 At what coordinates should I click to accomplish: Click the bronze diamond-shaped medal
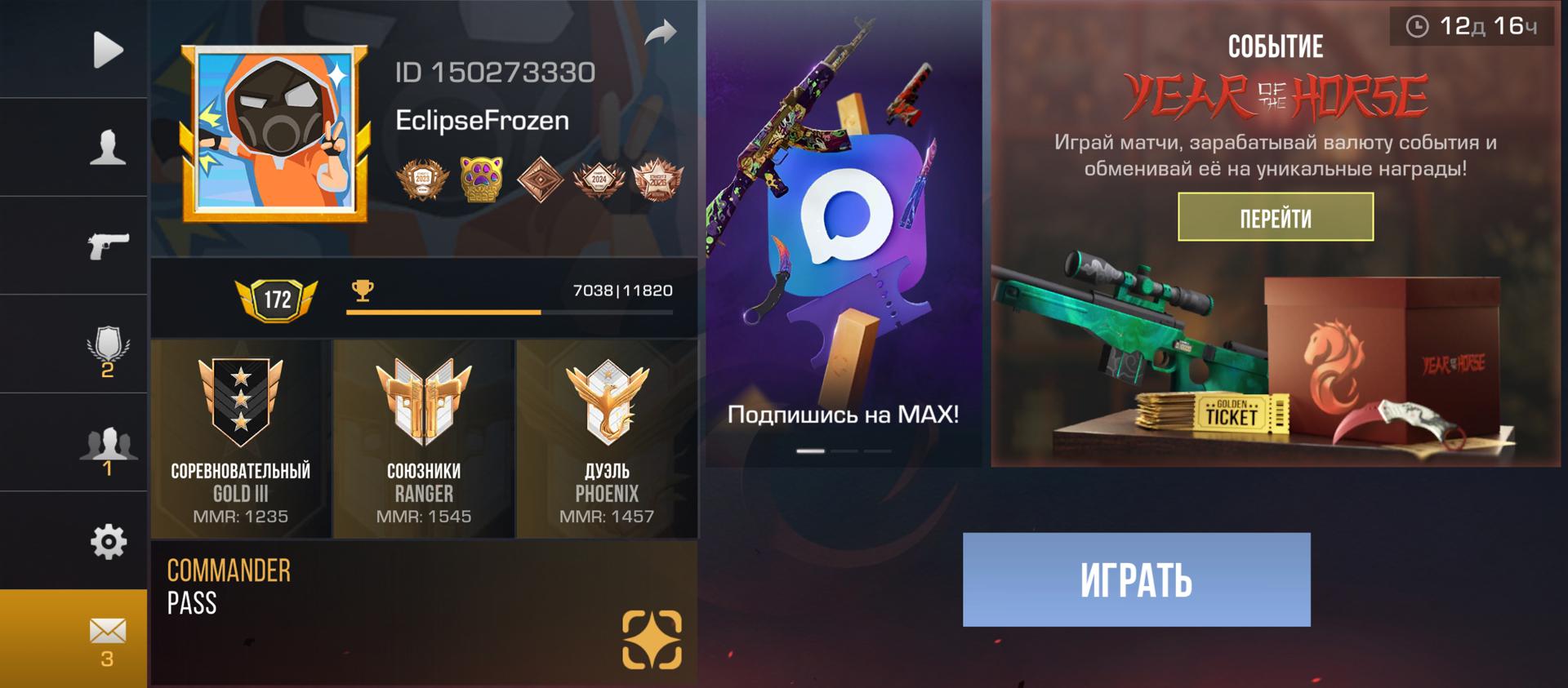[540, 179]
